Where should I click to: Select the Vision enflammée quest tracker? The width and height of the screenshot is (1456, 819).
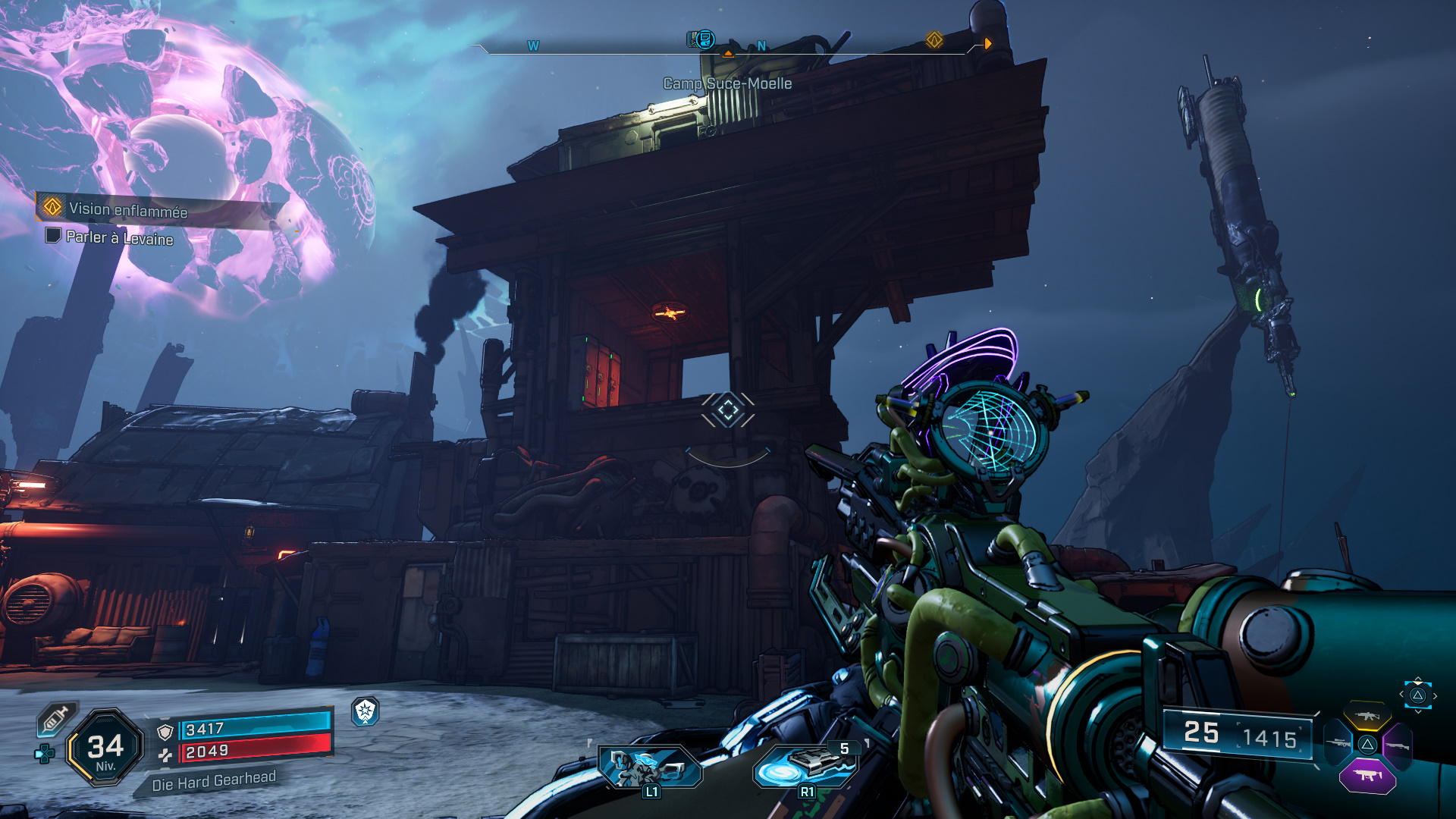tap(127, 209)
